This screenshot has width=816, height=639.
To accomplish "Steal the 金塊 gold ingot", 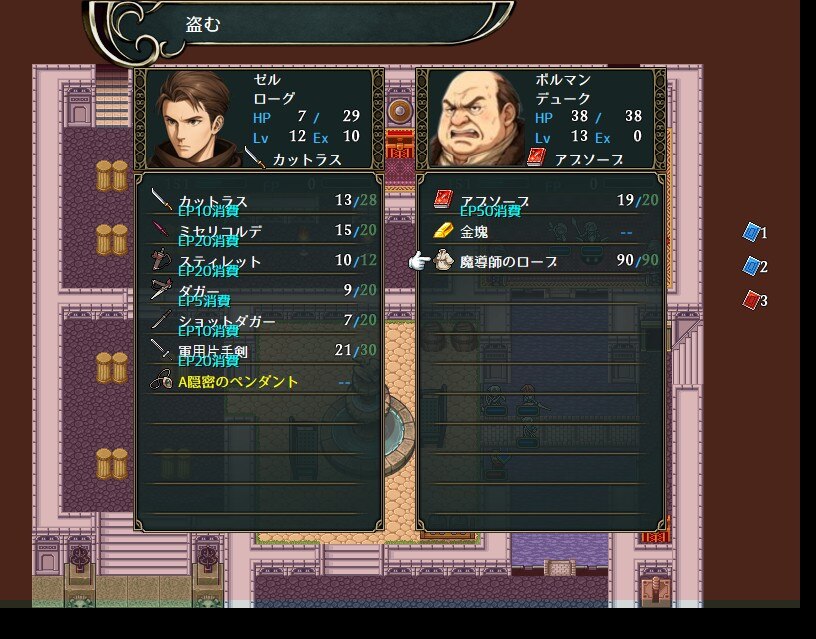I will click(x=540, y=231).
